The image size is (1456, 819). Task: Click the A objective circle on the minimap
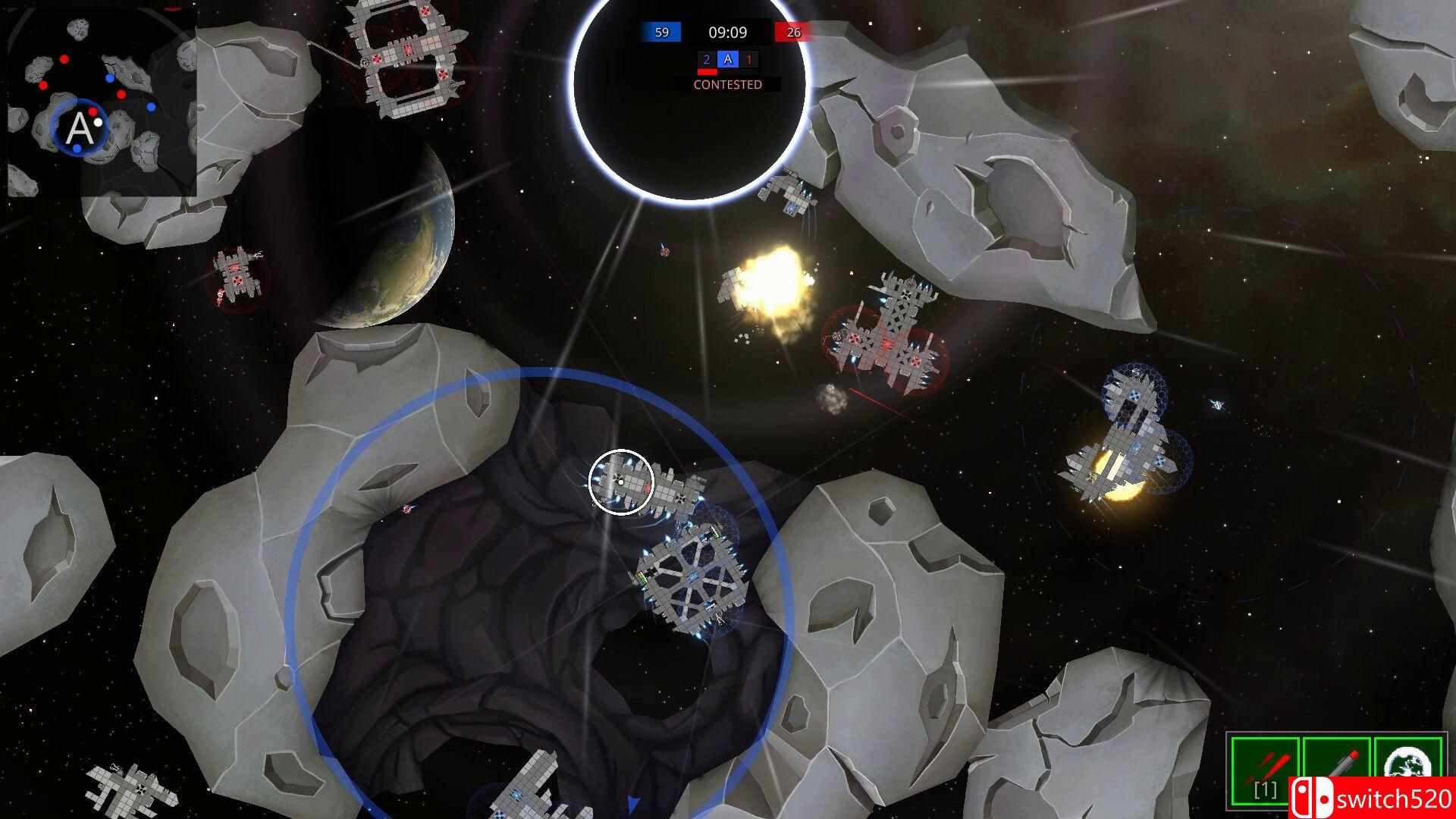80,127
